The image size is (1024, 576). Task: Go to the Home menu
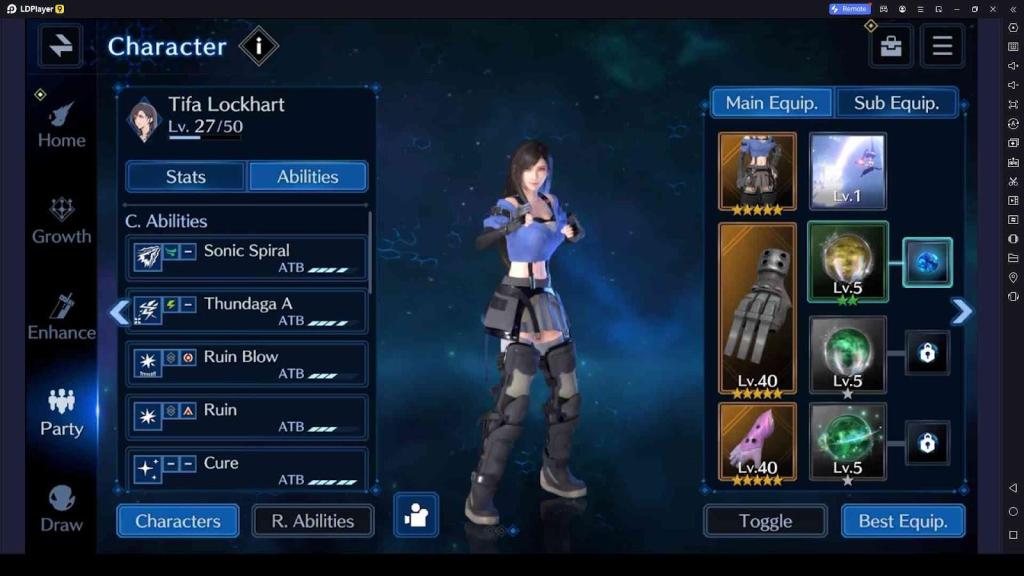[62, 126]
